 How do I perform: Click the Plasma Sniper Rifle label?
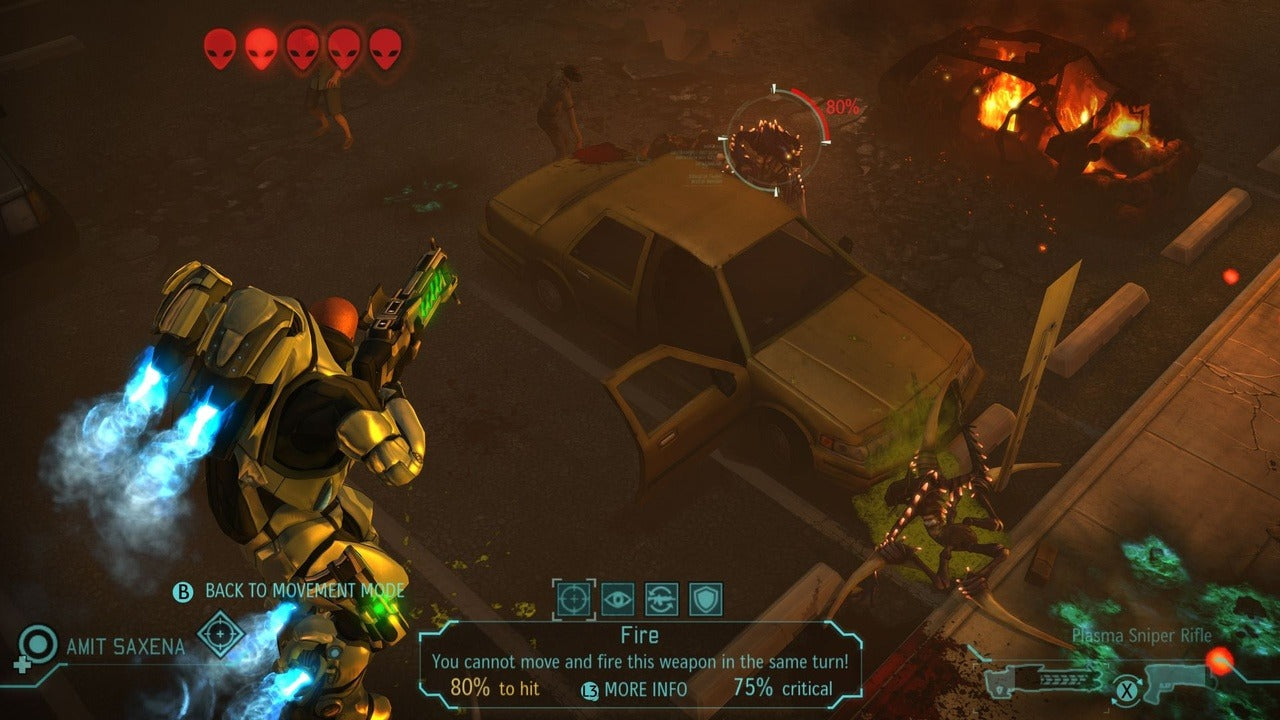(1141, 633)
